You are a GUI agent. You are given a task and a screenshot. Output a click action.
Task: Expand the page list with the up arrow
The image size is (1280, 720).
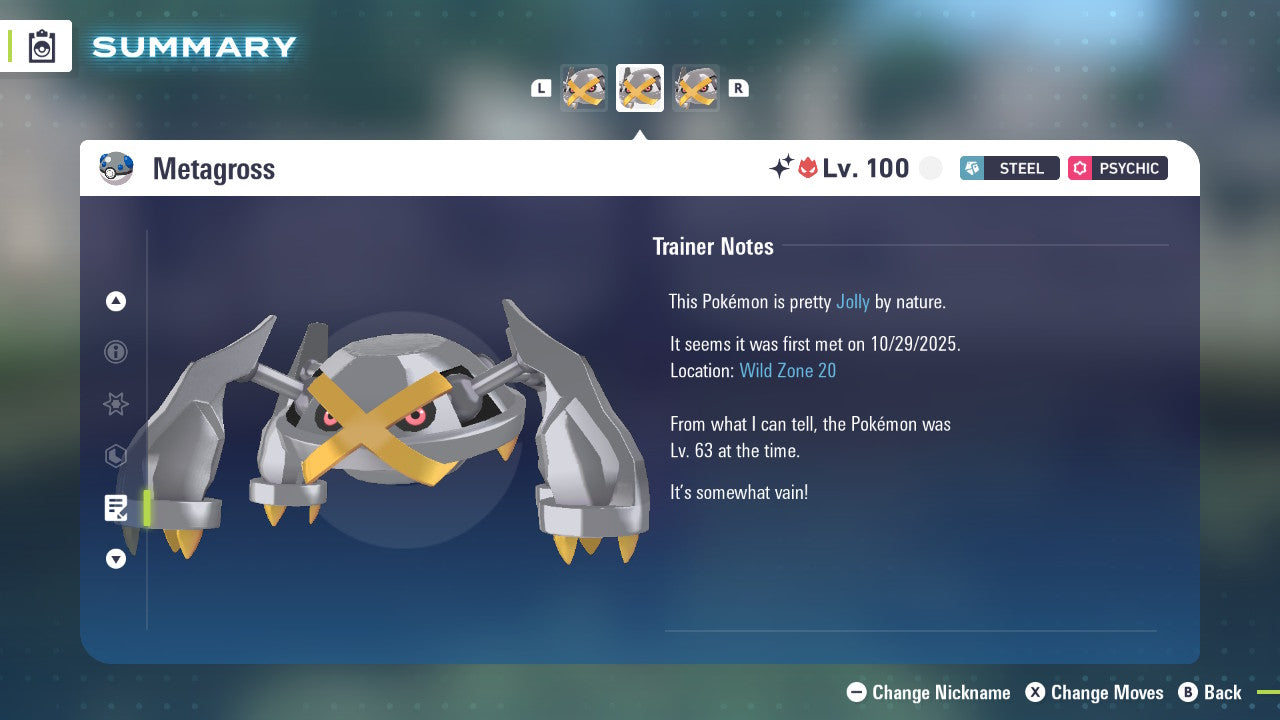115,301
